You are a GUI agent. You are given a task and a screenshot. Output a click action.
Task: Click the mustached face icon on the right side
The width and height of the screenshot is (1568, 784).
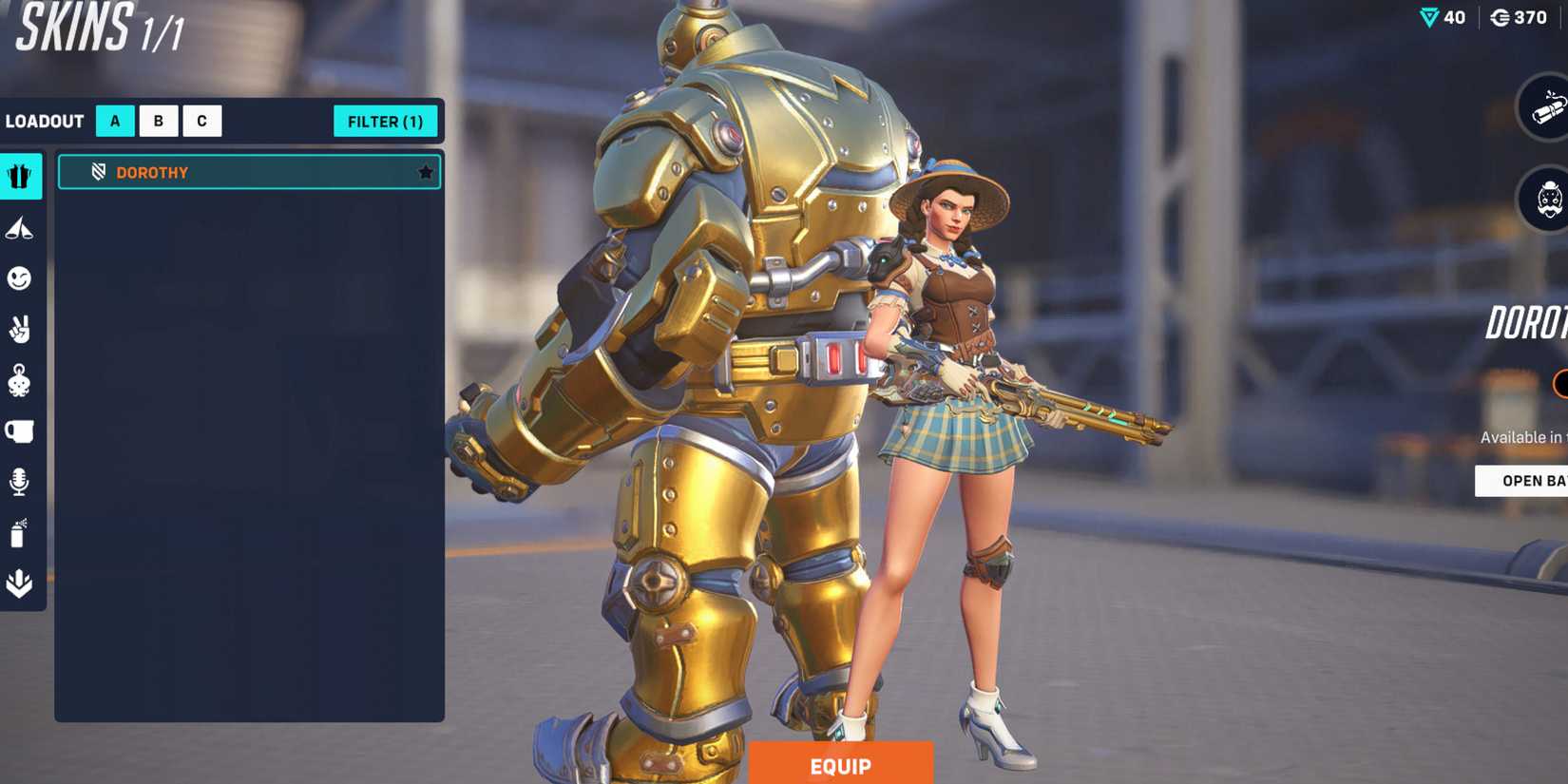[x=1547, y=201]
